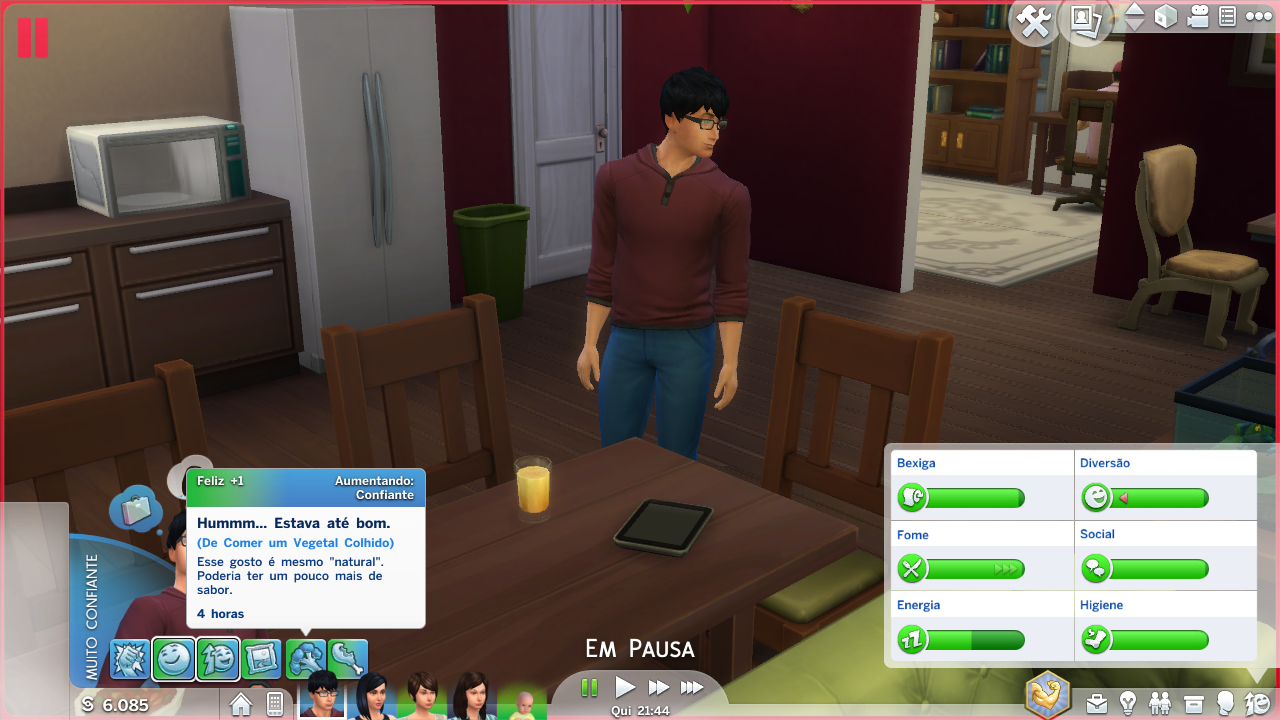
Task: Open the phone icon next to the house
Action: coord(275,704)
